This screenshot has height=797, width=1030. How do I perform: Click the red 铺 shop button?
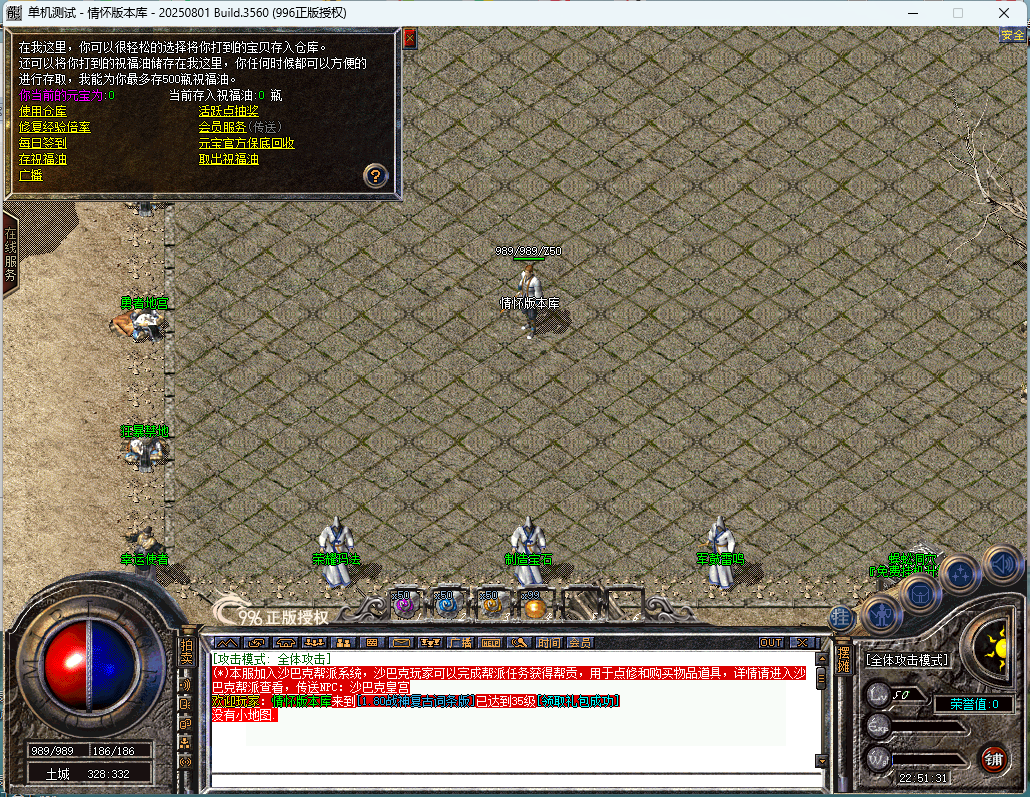tap(992, 757)
